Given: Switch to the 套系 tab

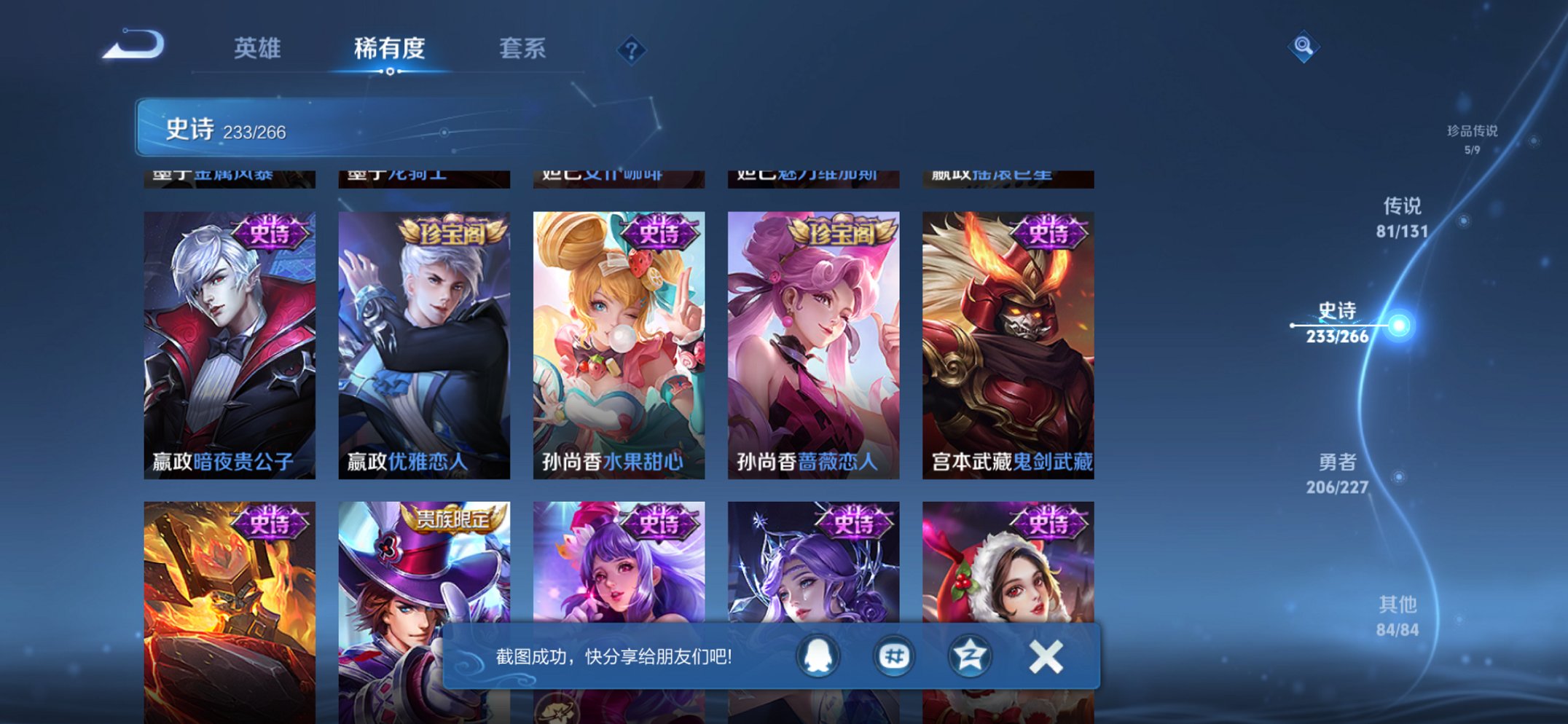Looking at the screenshot, I should [x=522, y=48].
